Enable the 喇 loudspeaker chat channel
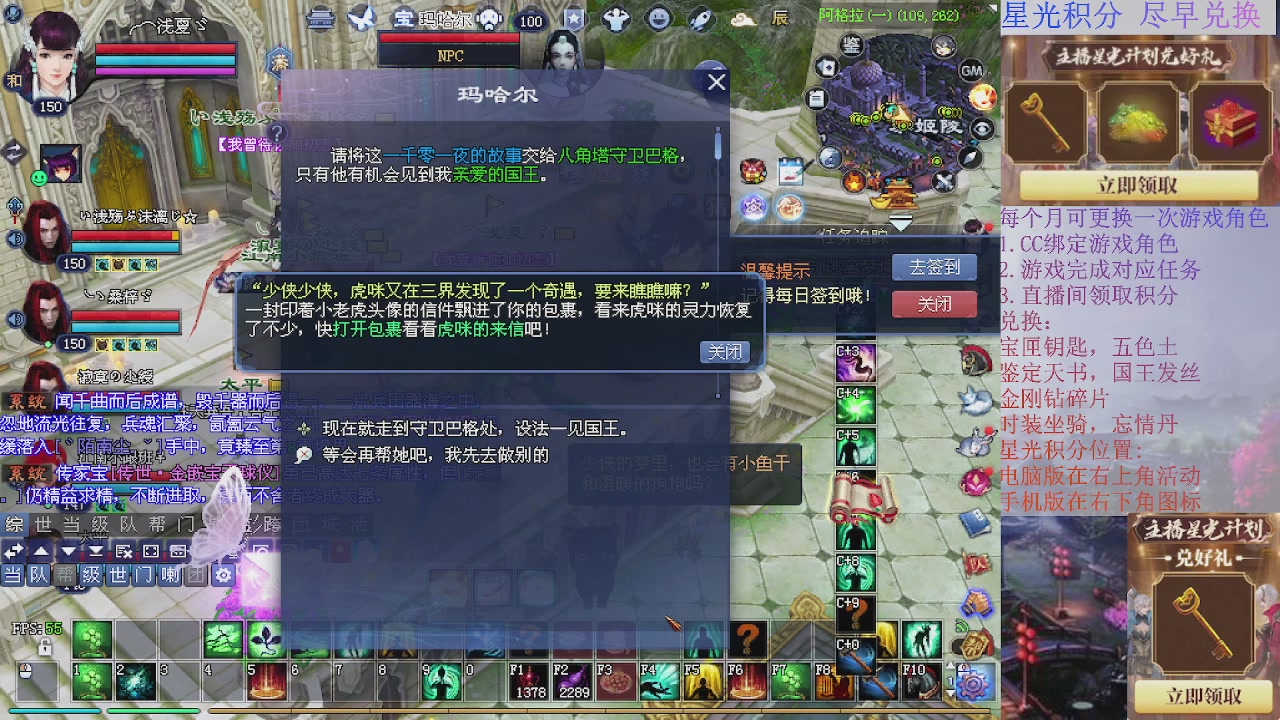The width and height of the screenshot is (1280, 720). coord(171,575)
